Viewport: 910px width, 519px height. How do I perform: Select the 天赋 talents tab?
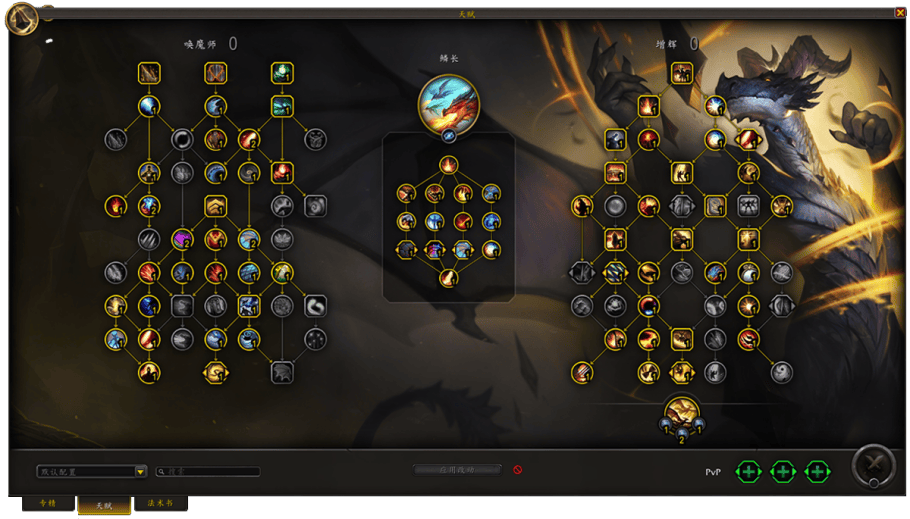(104, 505)
